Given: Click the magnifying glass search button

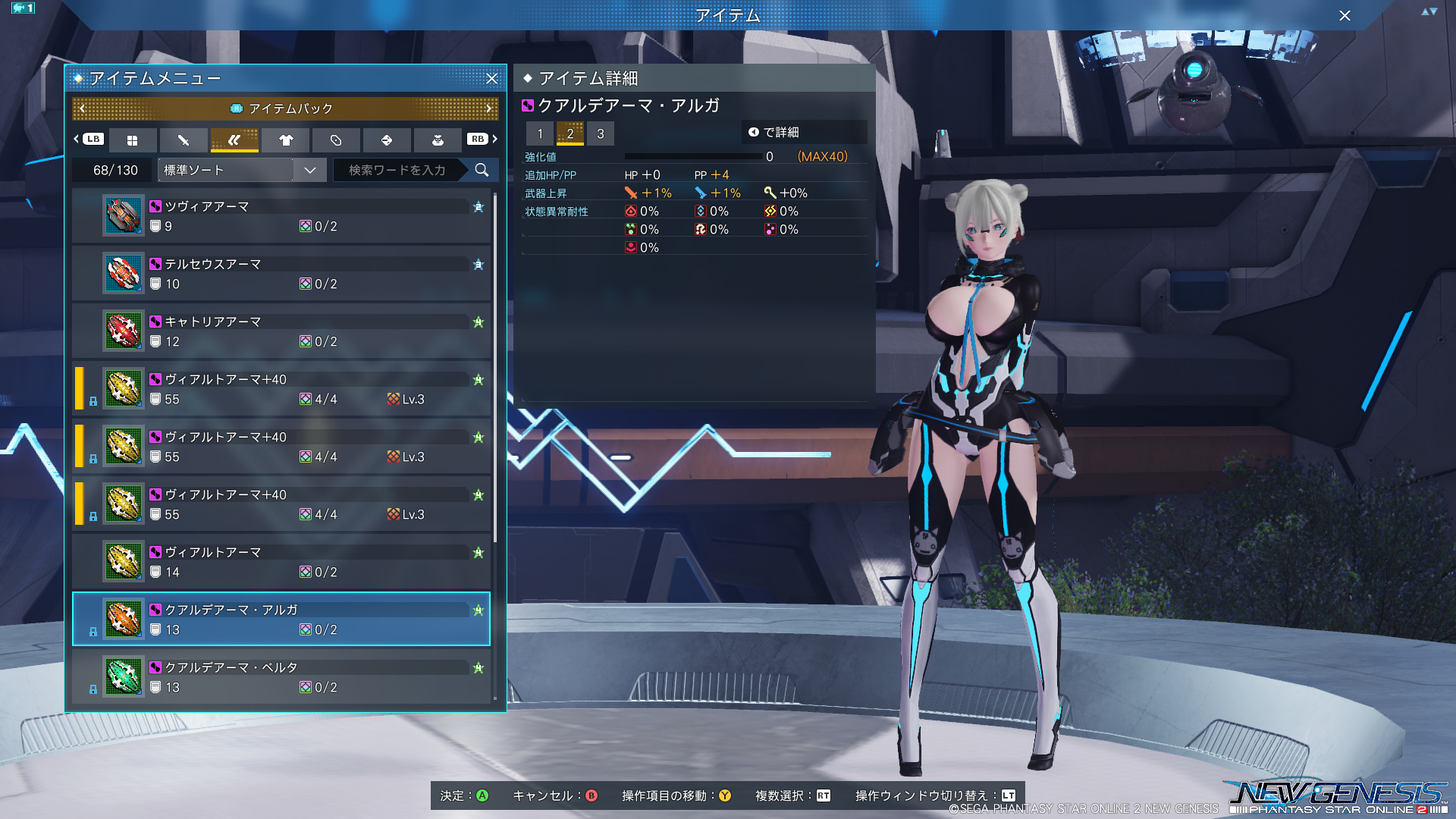Looking at the screenshot, I should click(482, 170).
